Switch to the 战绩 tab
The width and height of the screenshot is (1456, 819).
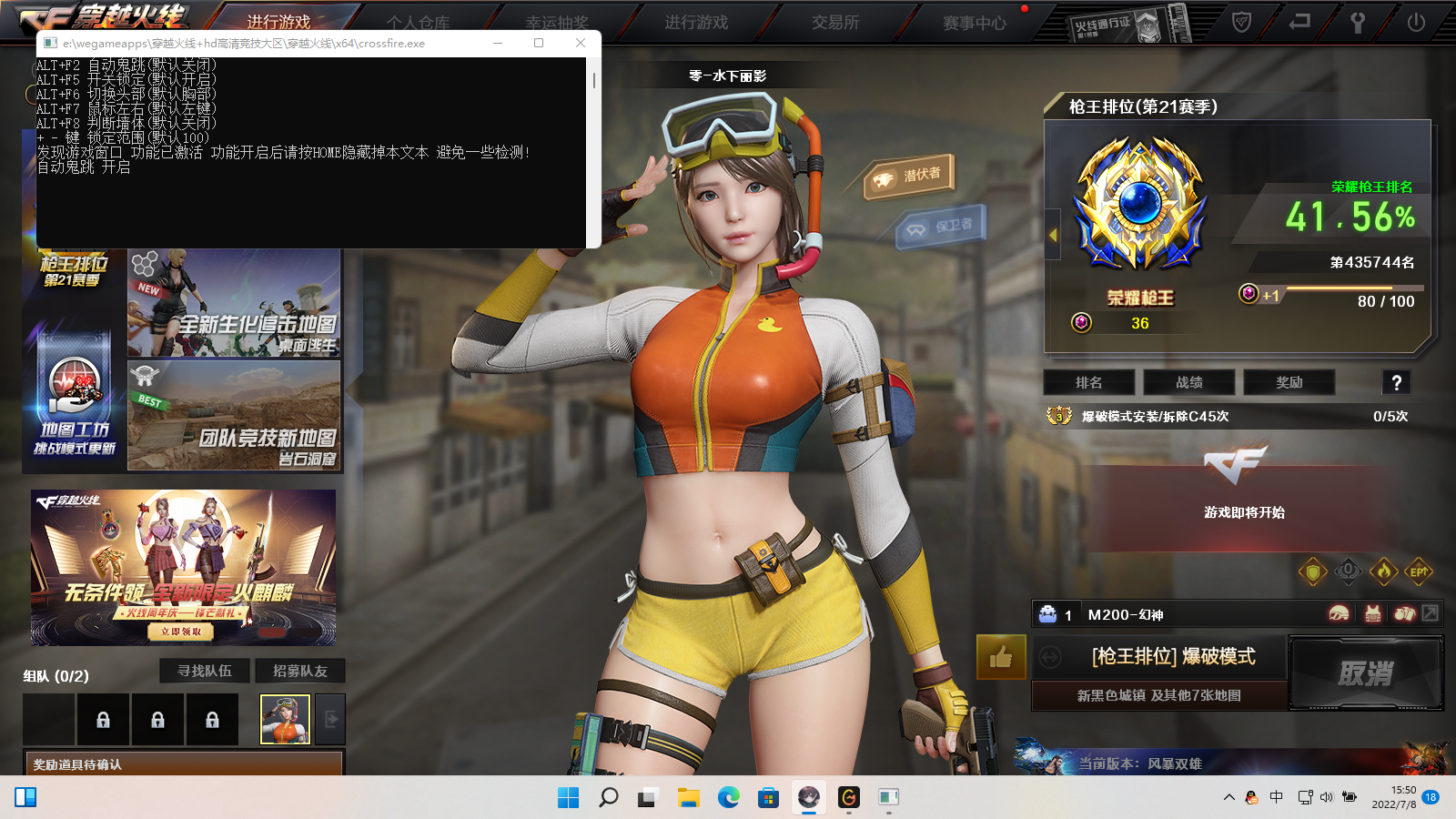coord(1188,382)
